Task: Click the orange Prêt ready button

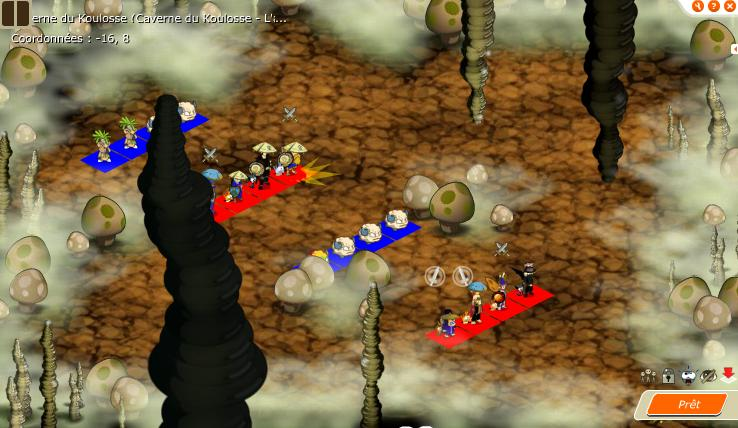Action: coord(687,404)
